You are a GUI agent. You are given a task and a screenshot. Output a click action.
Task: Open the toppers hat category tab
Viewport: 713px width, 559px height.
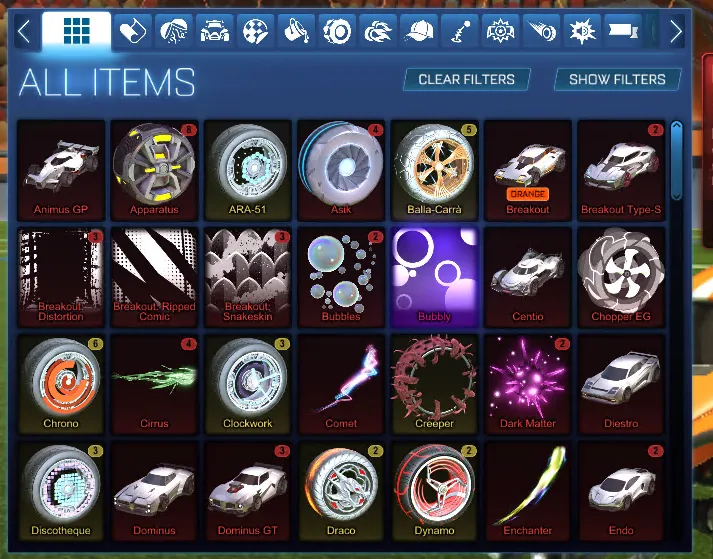[420, 32]
